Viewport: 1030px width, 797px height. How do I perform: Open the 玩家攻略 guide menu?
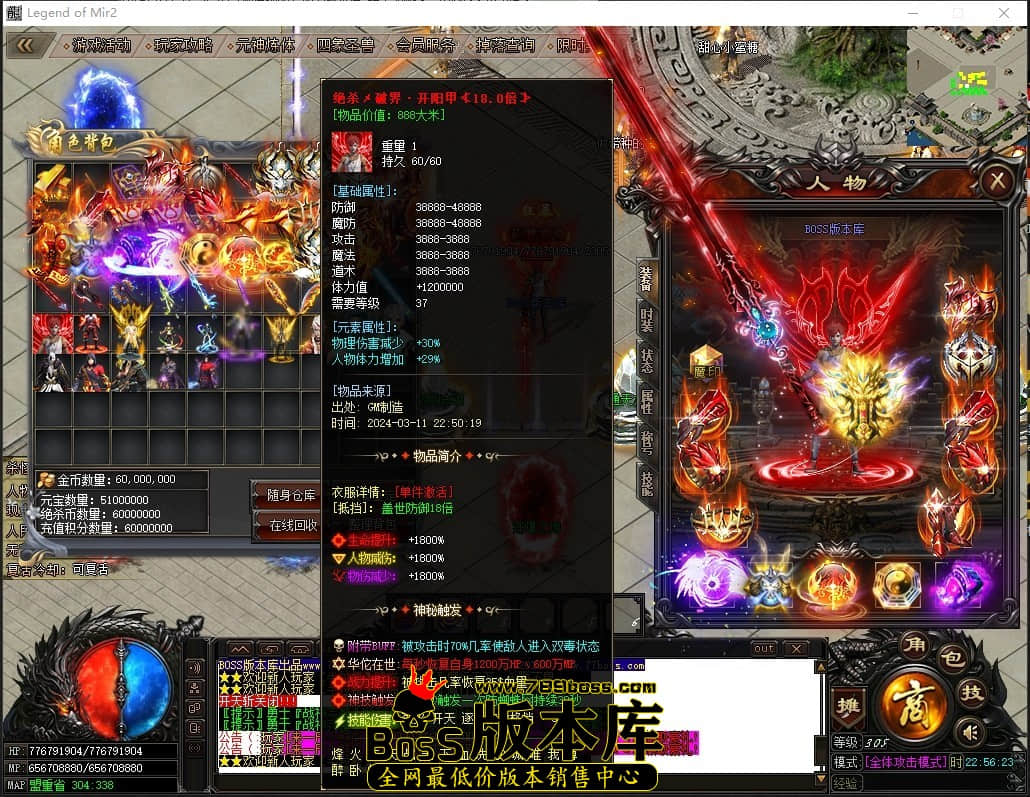click(183, 46)
